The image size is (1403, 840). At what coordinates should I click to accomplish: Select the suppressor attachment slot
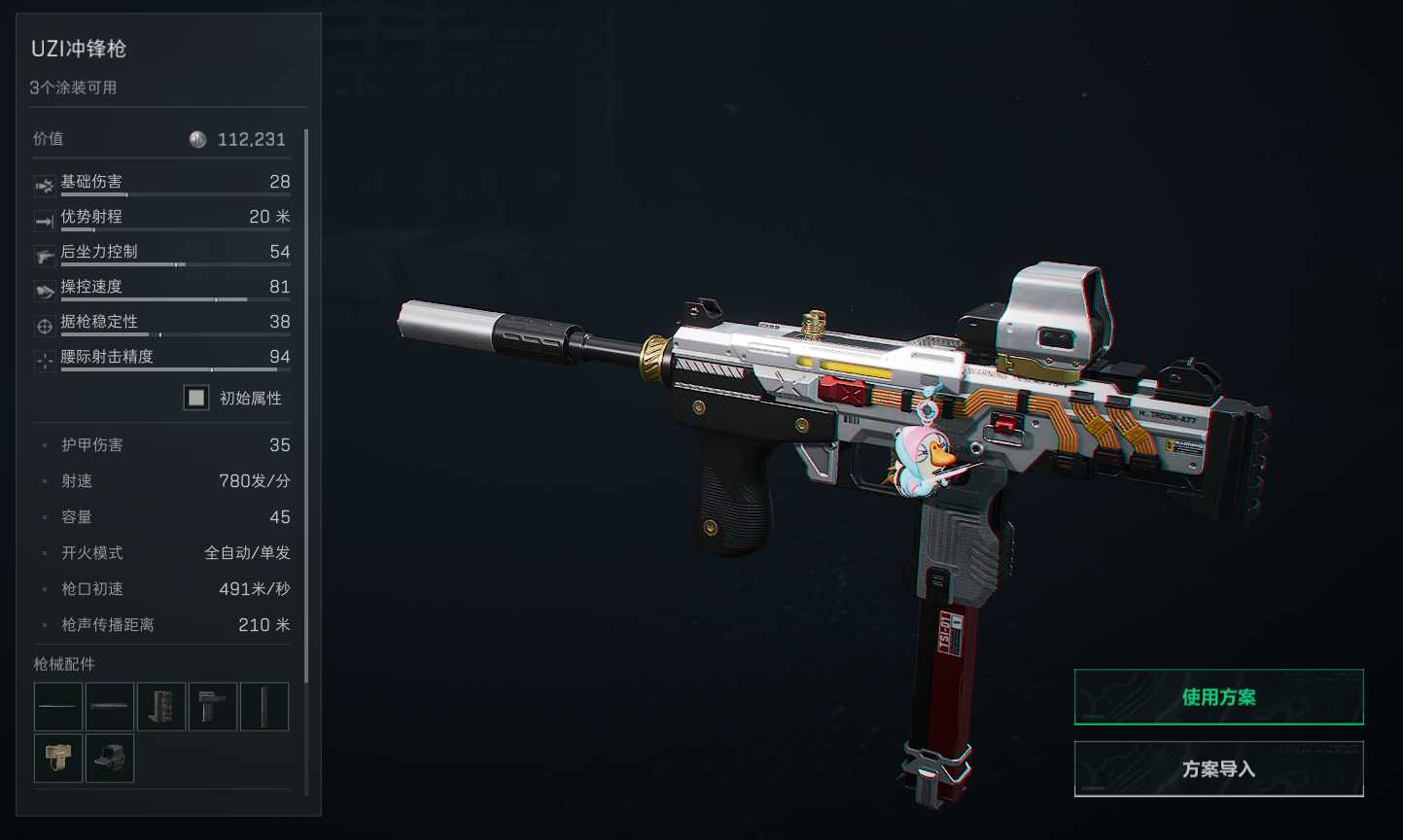(x=110, y=707)
